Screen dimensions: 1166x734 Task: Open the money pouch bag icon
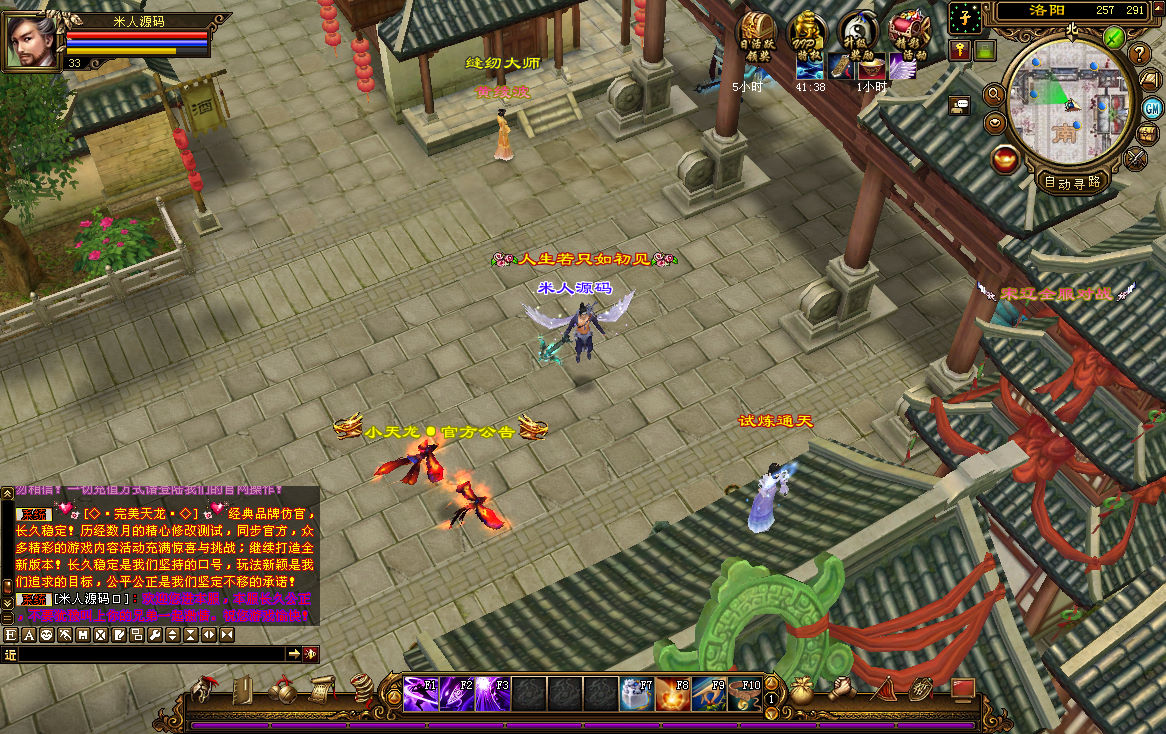click(802, 690)
